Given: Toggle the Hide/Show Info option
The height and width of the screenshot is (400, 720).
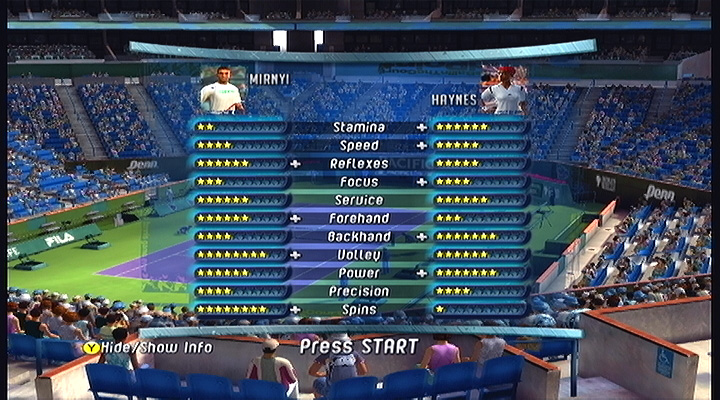Looking at the screenshot, I should tap(148, 347).
